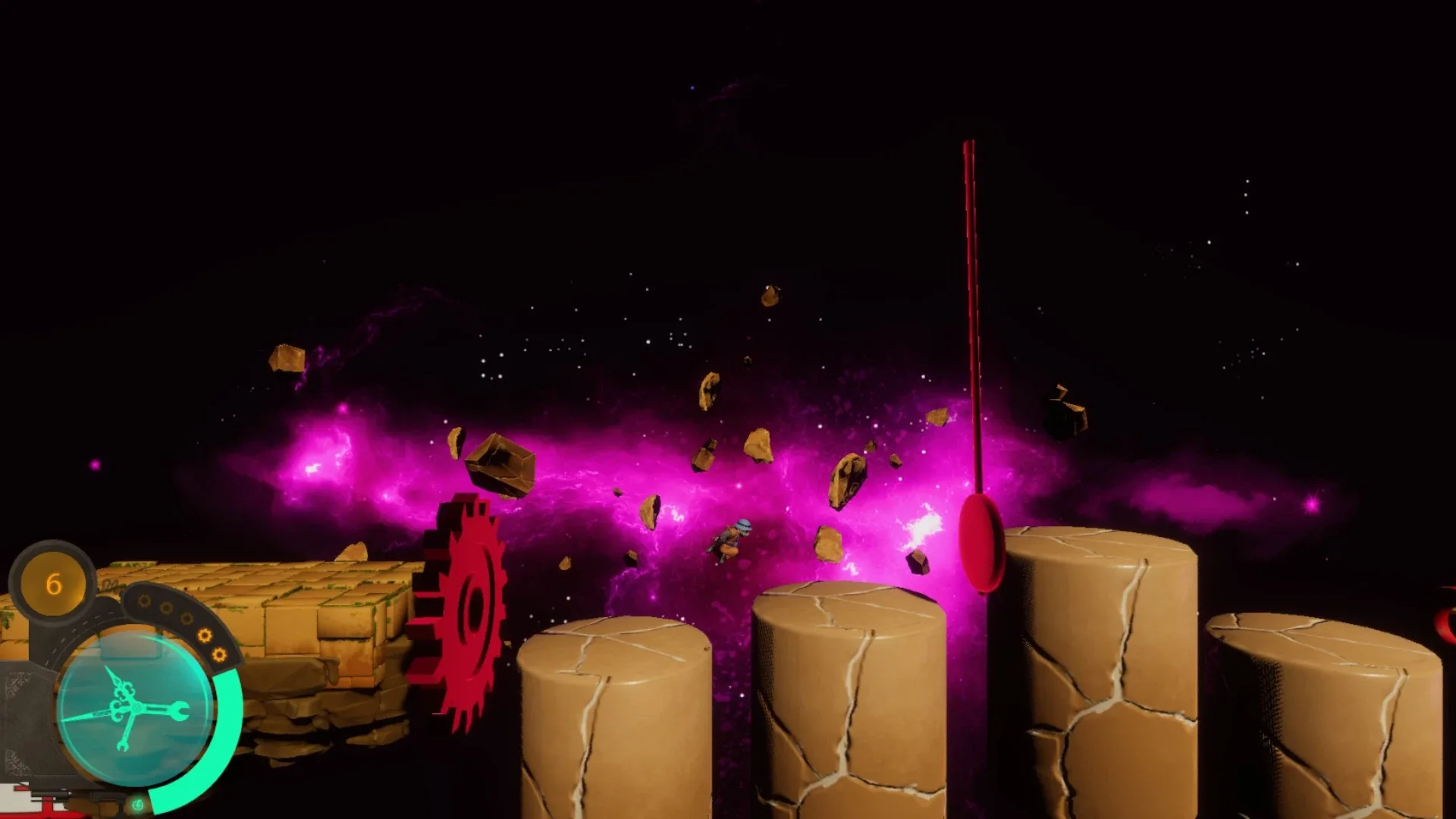Click the orange counter showing the number 6
Image resolution: width=1456 pixels, height=819 pixels.
[52, 584]
